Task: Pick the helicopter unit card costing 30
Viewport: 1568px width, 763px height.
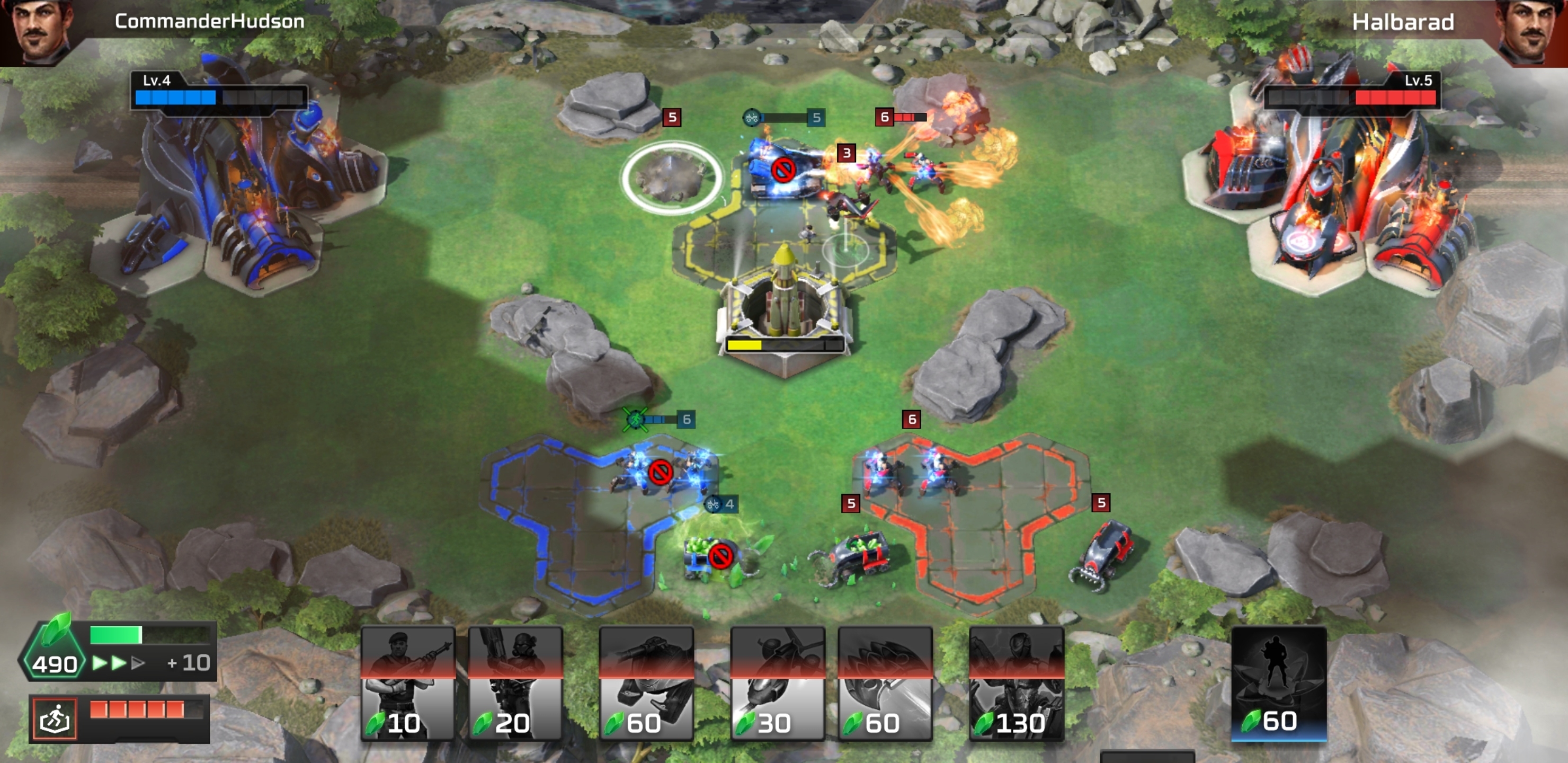Action: point(777,683)
